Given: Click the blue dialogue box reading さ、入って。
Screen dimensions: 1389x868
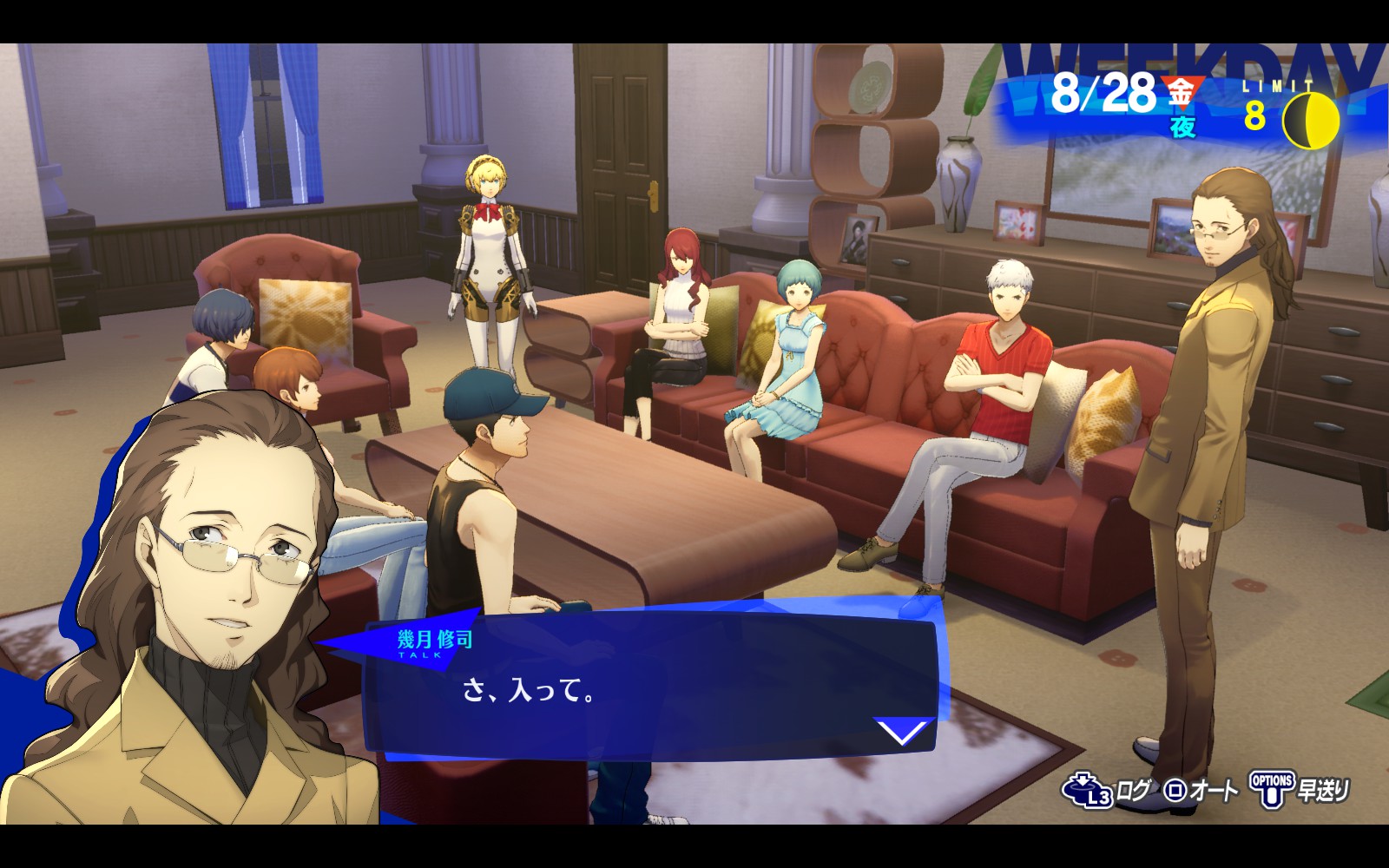Looking at the screenshot, I should 651,690.
